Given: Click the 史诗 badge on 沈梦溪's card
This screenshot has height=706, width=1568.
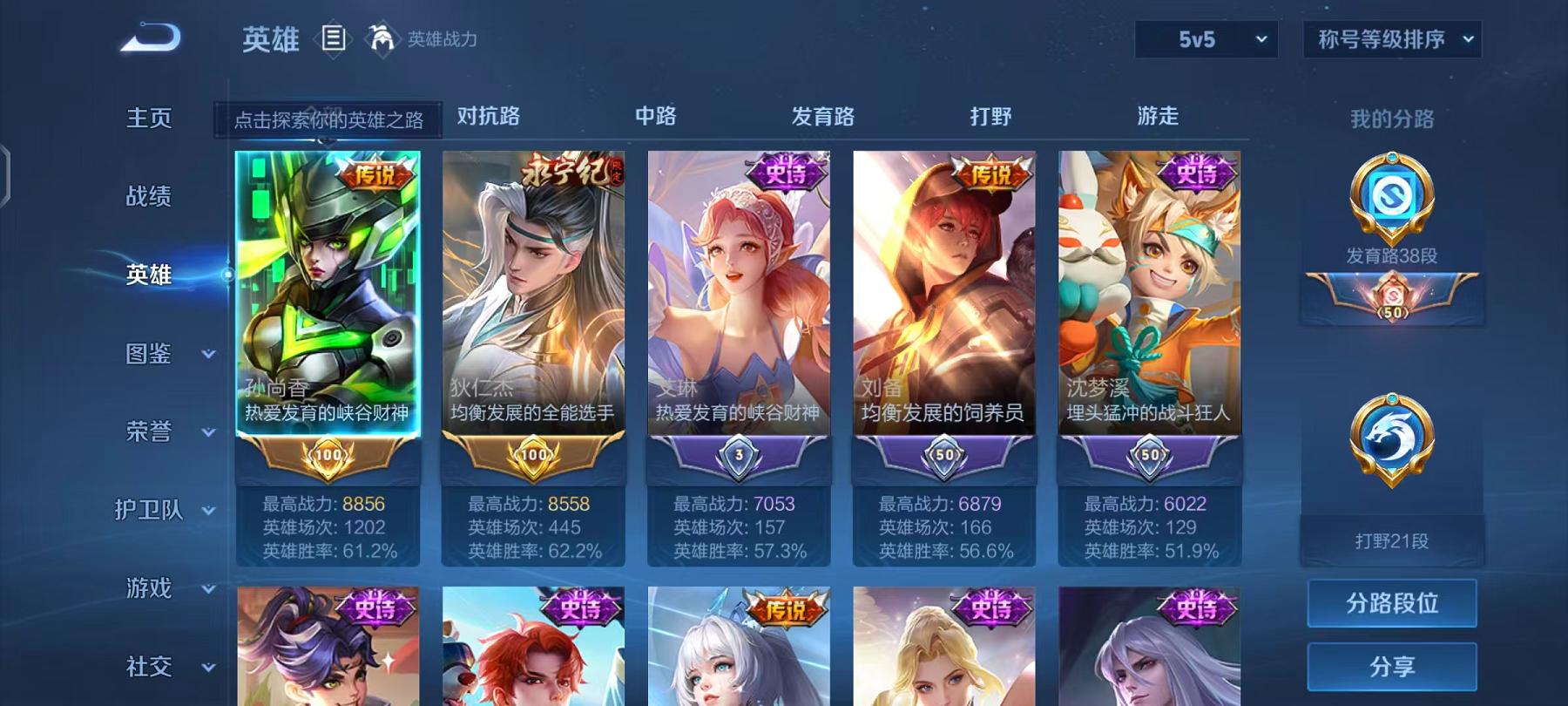Looking at the screenshot, I should click(1199, 172).
